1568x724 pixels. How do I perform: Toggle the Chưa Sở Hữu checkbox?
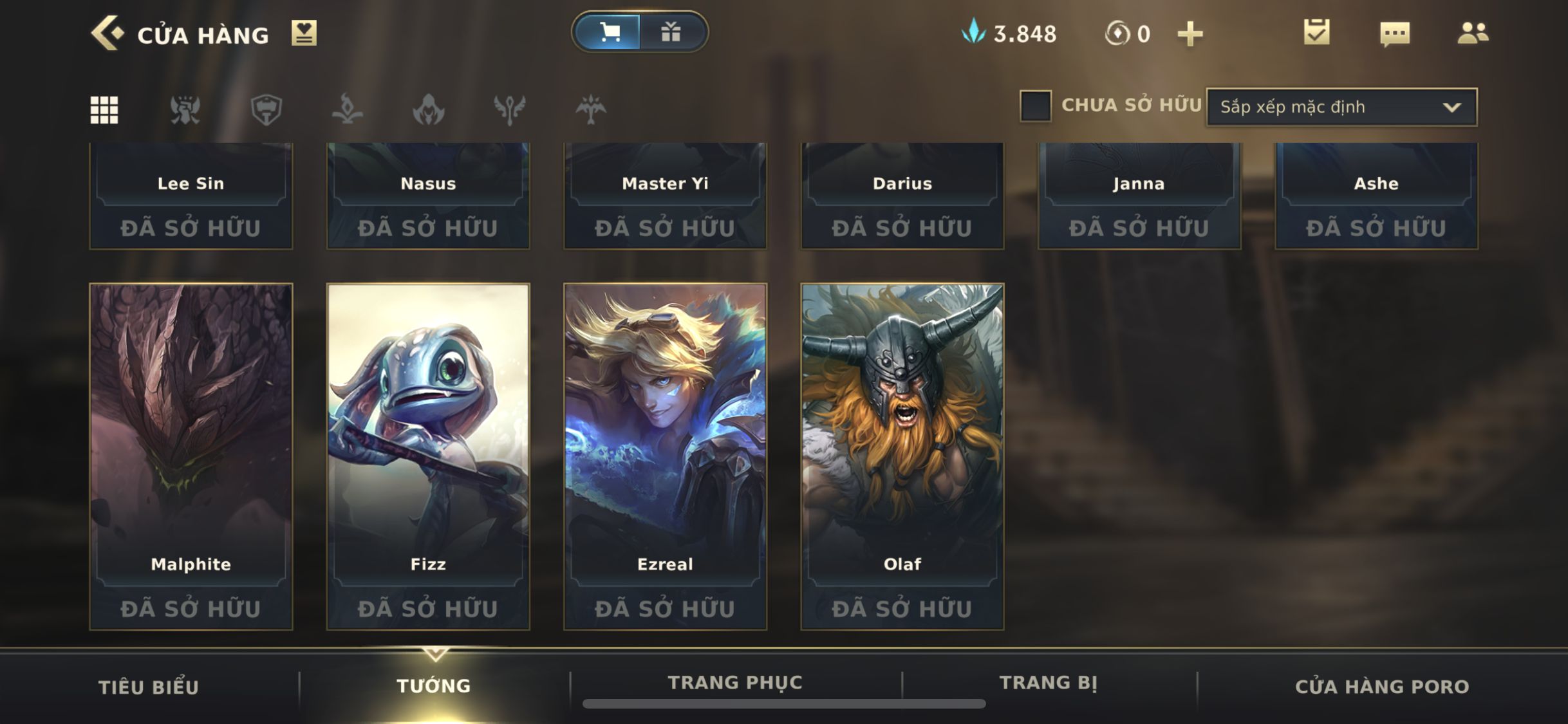(x=1036, y=106)
